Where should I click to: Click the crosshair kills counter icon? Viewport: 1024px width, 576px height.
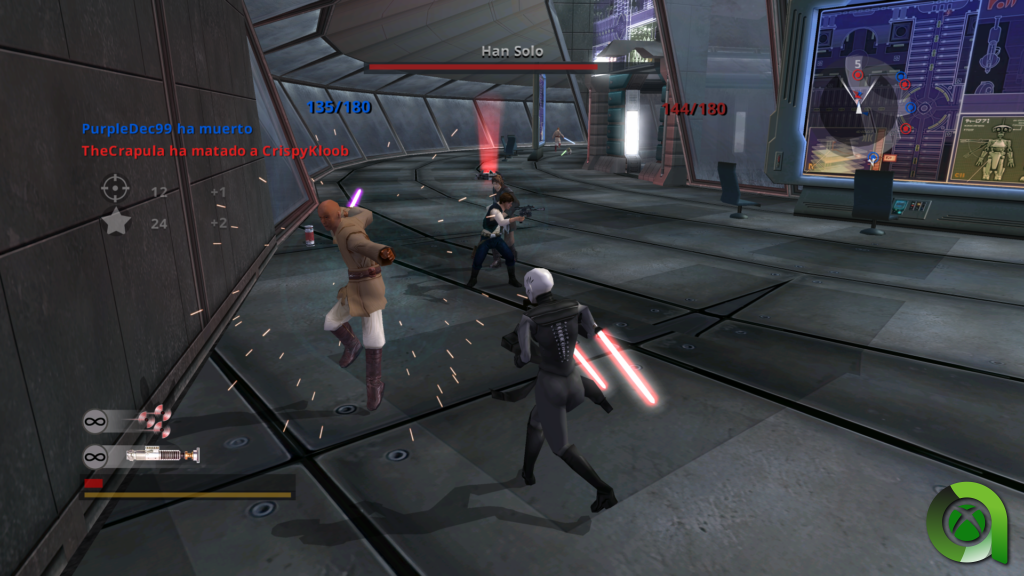[x=116, y=188]
